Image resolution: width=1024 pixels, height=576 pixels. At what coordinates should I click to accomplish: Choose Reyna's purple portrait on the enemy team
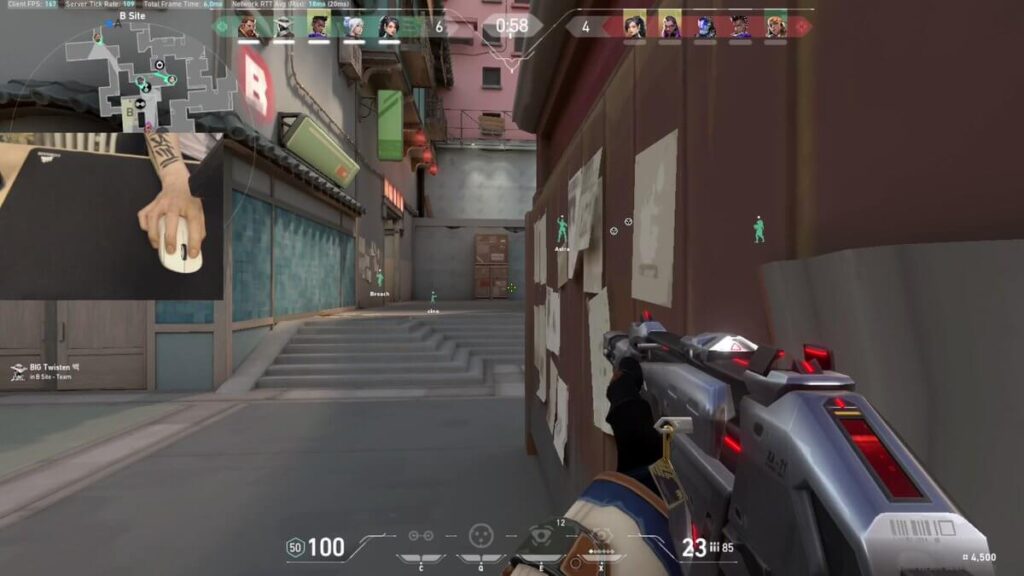coord(669,27)
